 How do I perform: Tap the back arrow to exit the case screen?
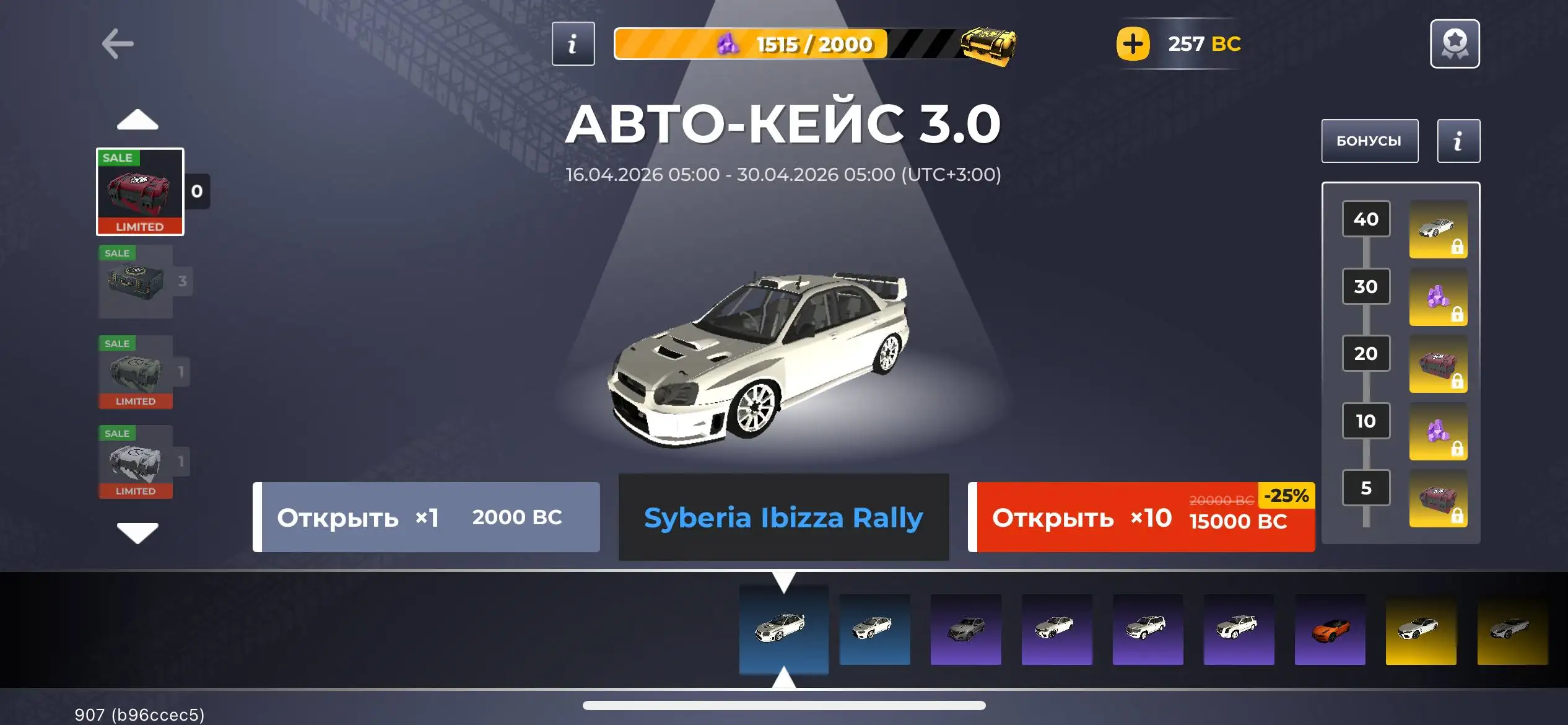pos(118,43)
